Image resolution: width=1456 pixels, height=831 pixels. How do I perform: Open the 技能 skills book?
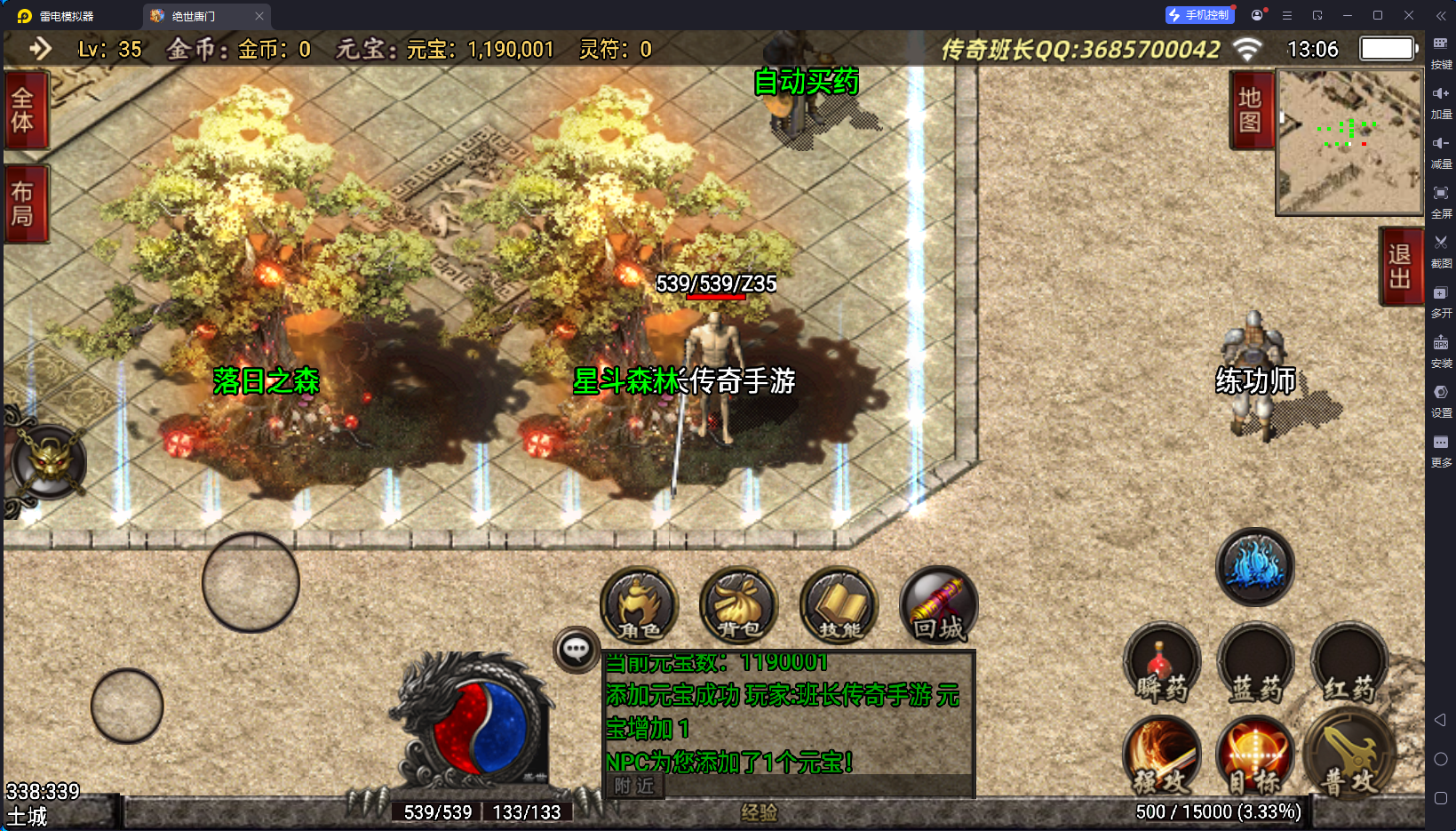click(839, 606)
